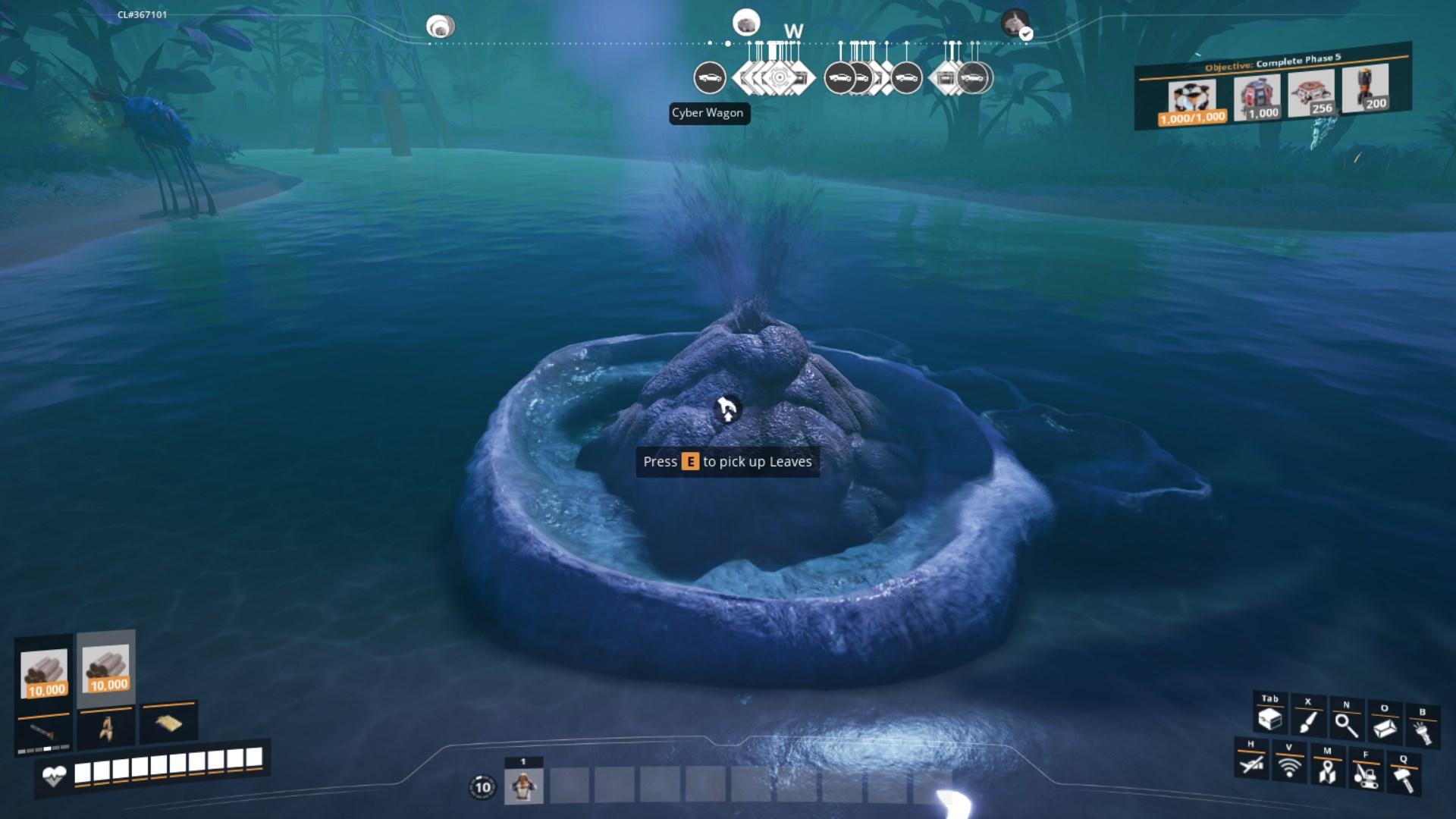The width and height of the screenshot is (1456, 819).
Task: Select the rifle weapon equipment slot
Action: click(43, 732)
